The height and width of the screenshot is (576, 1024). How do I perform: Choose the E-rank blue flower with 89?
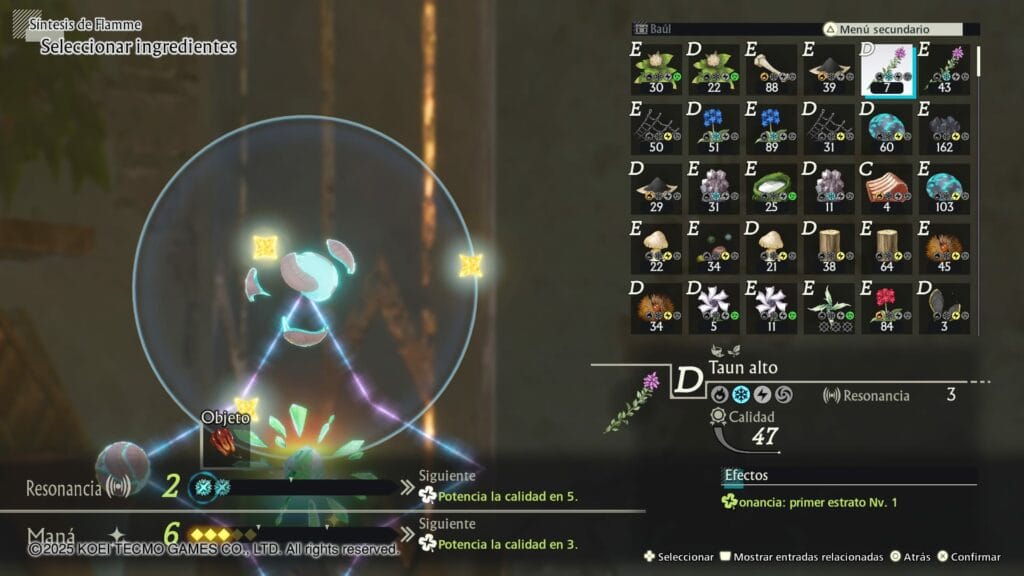pos(771,129)
